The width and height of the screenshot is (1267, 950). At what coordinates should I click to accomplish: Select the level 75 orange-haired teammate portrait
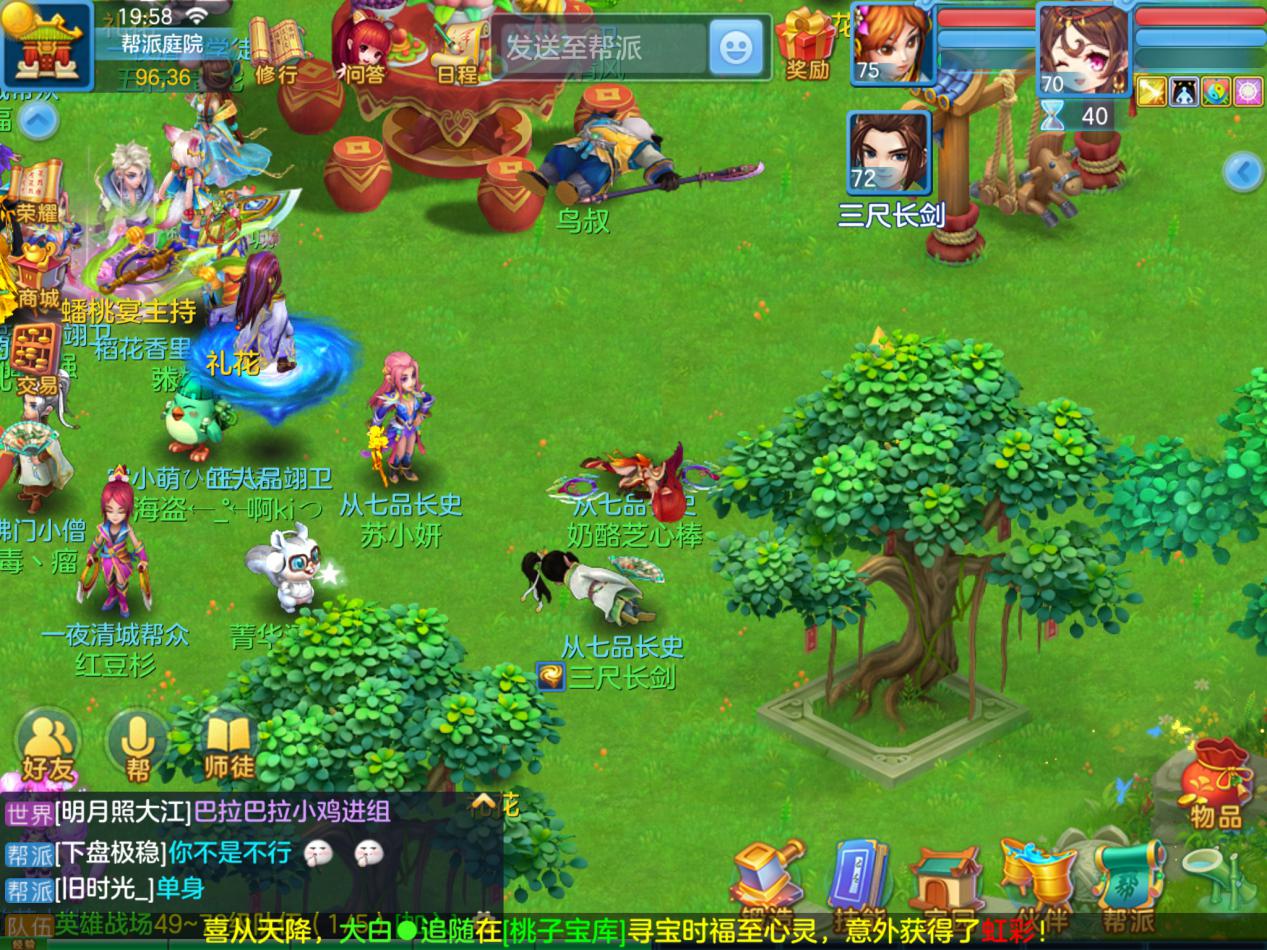coord(891,44)
